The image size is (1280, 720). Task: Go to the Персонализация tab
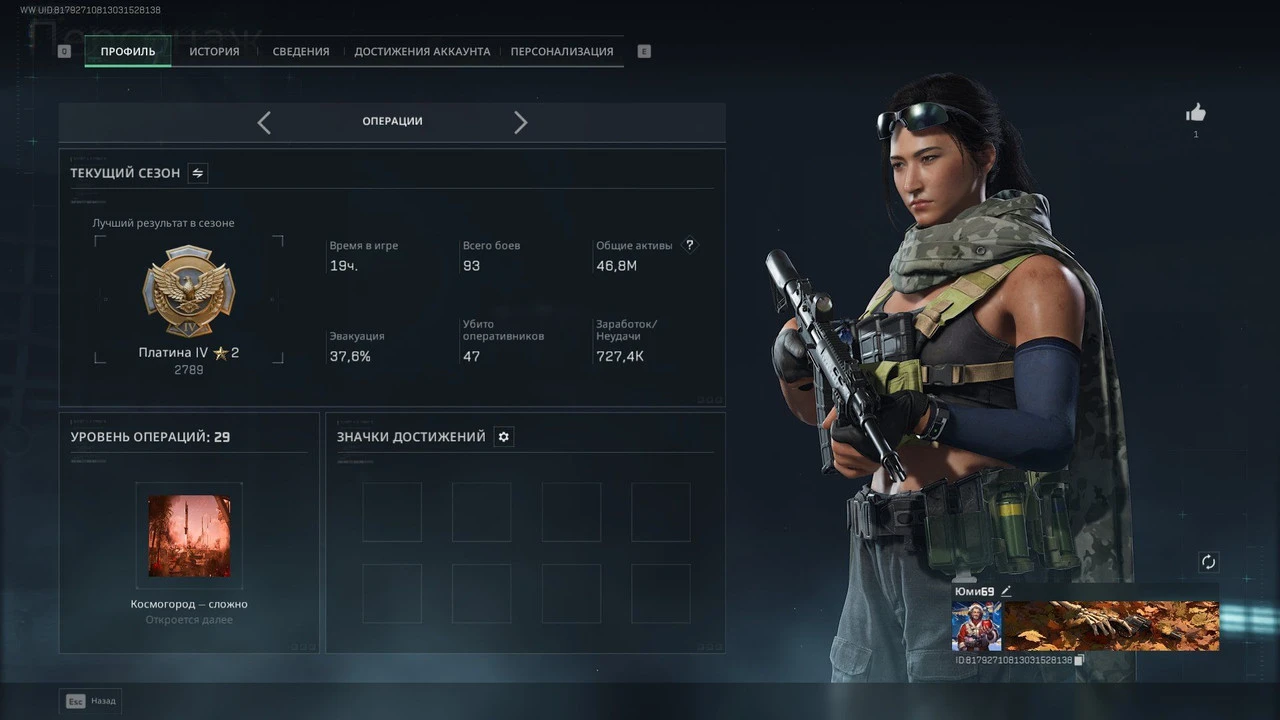(562, 52)
